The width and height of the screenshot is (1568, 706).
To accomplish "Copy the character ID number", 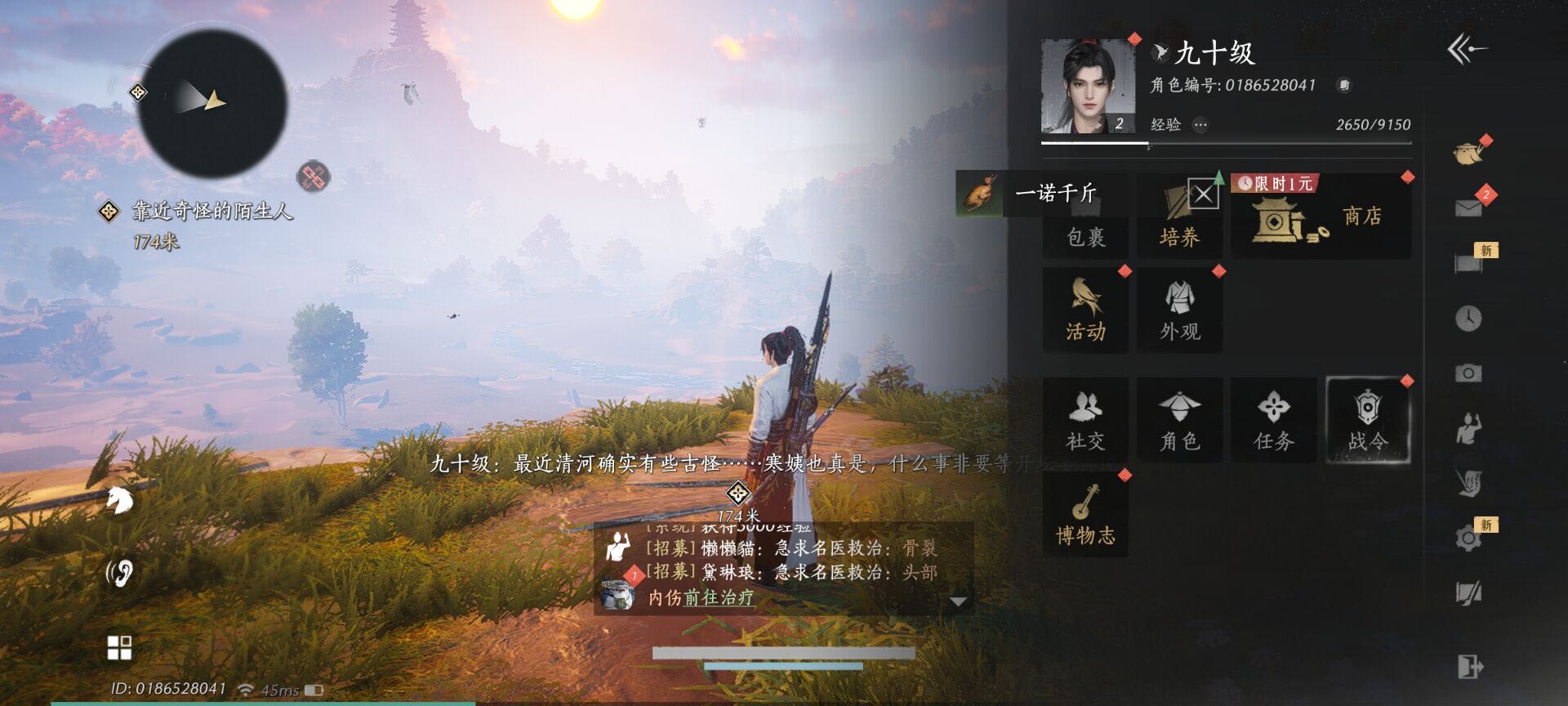I will [1344, 85].
